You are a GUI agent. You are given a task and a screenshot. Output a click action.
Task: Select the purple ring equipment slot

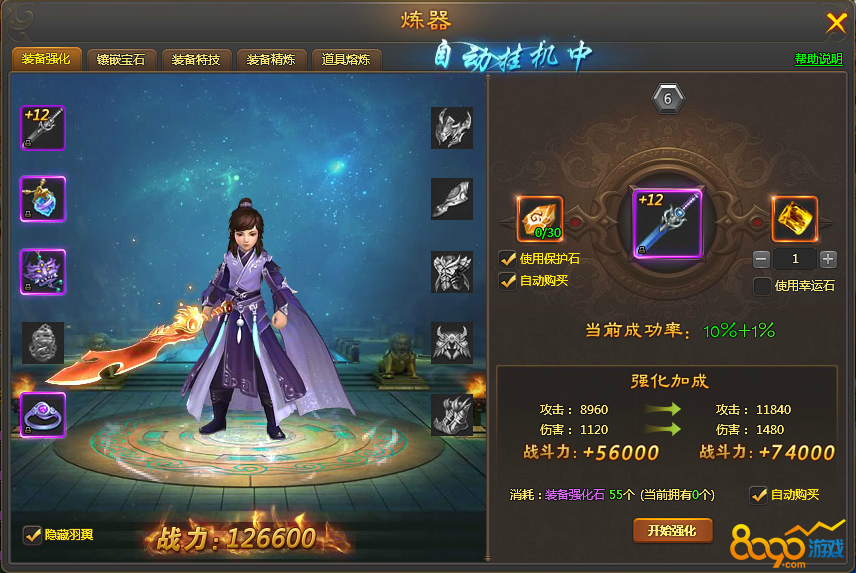(x=43, y=415)
